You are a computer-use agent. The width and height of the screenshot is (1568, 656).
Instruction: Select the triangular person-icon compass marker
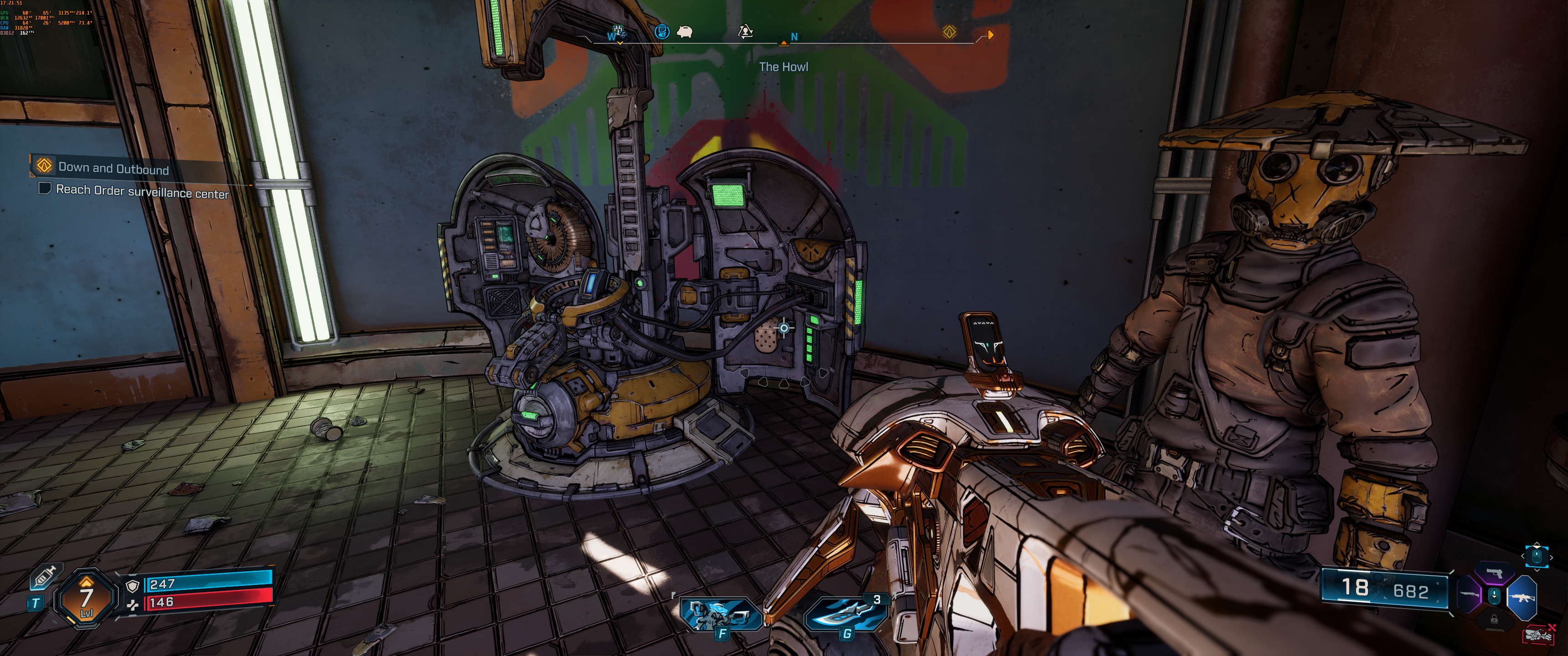745,31
